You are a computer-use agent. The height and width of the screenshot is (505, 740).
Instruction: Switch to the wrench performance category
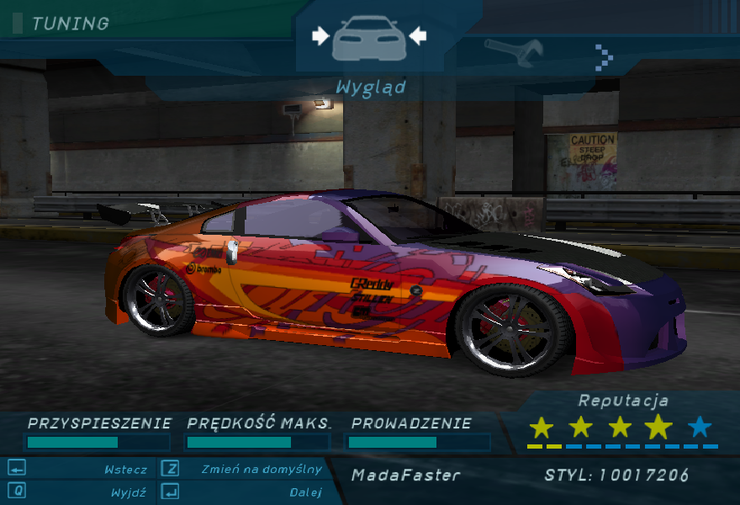click(x=514, y=49)
